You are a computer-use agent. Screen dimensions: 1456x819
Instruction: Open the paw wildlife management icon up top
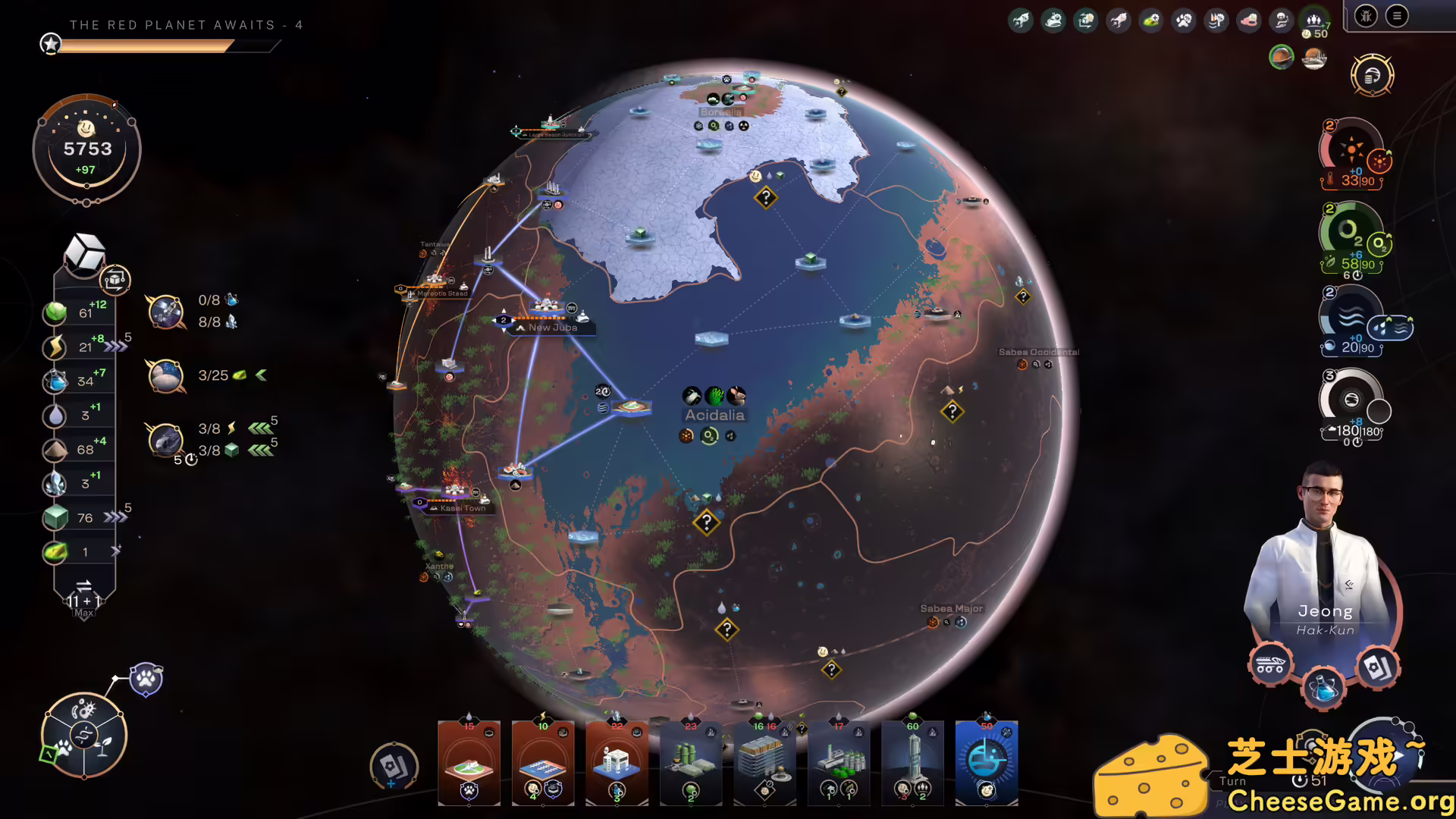pyautogui.click(x=1184, y=20)
